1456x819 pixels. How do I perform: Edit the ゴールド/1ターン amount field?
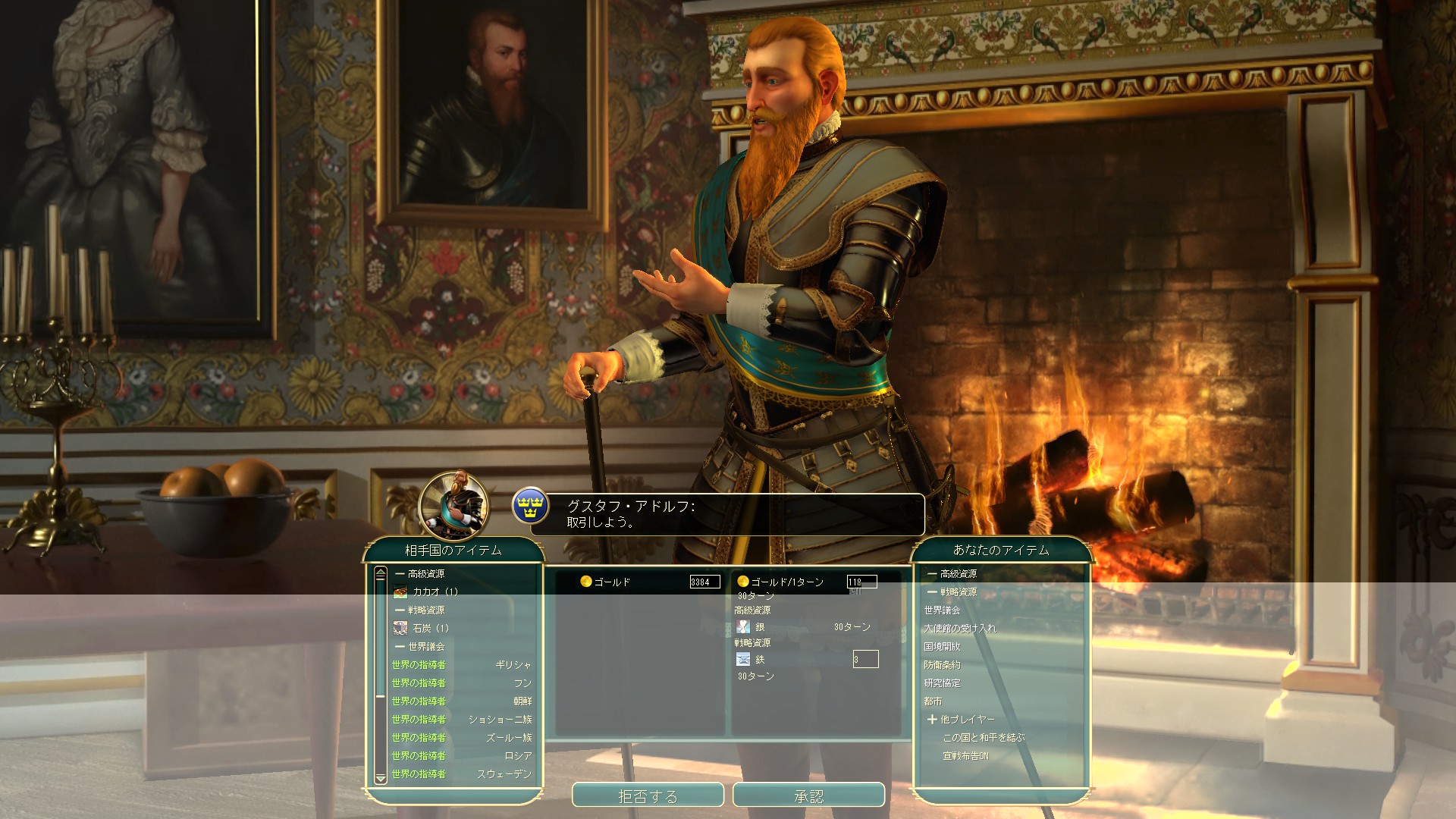pos(861,582)
